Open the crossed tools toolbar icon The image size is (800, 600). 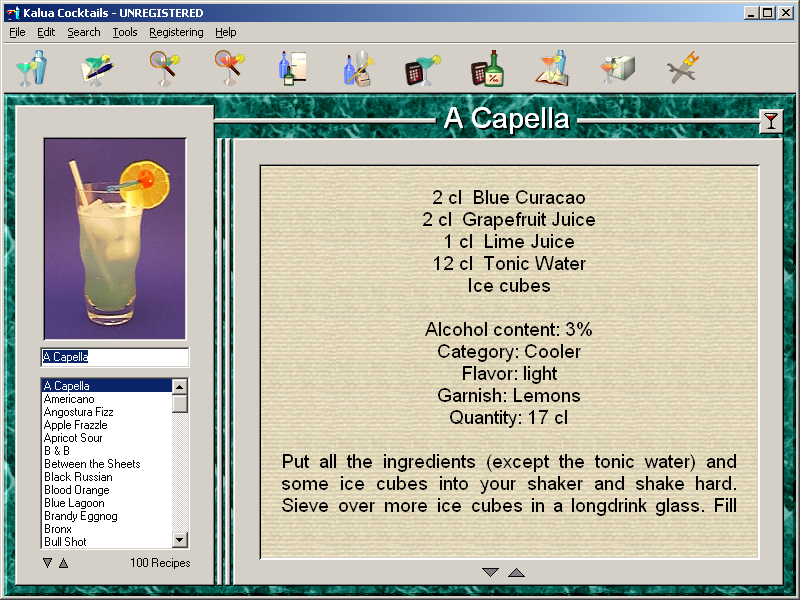pyautogui.click(x=682, y=69)
